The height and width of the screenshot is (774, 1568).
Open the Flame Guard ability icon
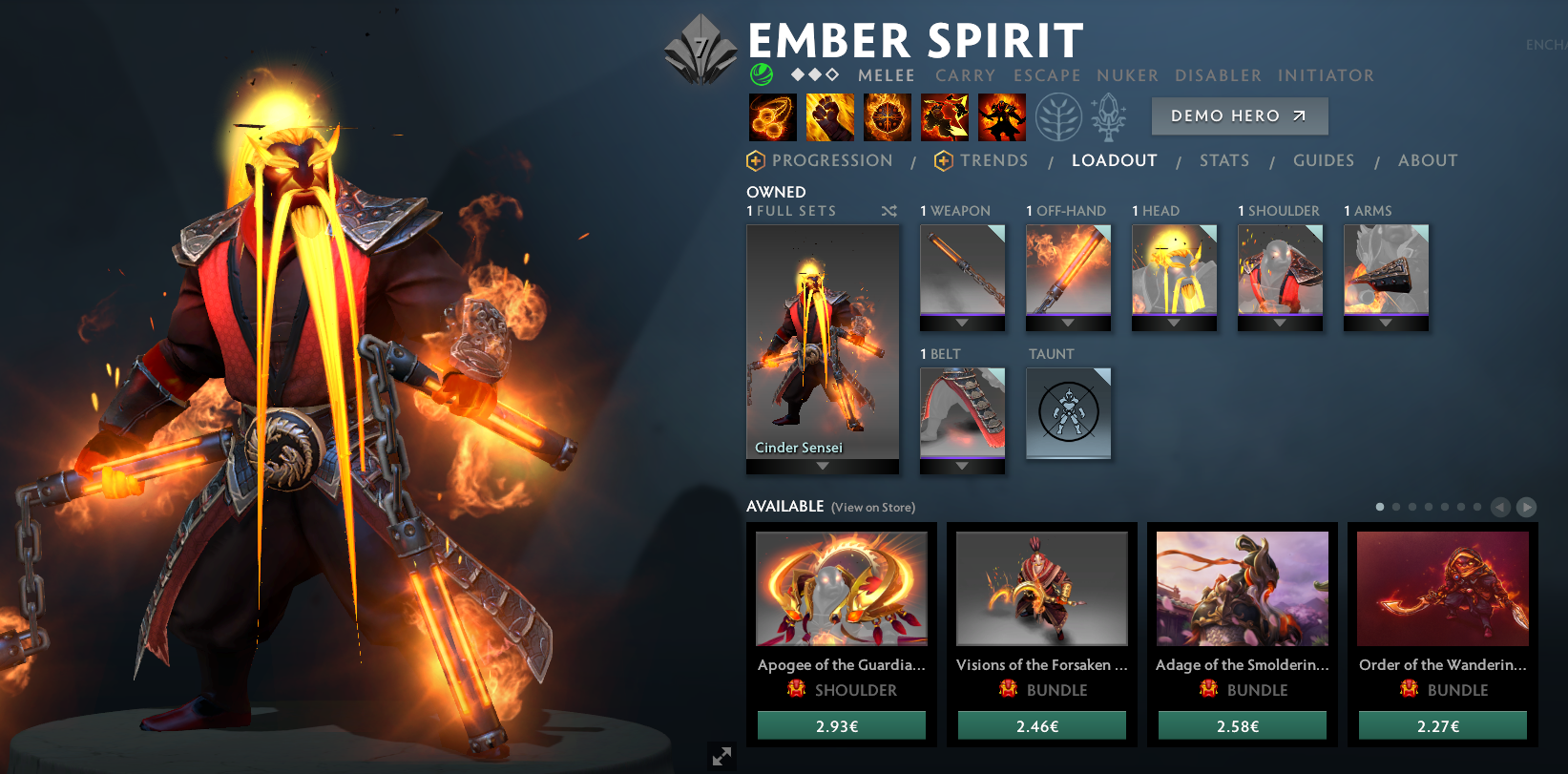click(887, 115)
